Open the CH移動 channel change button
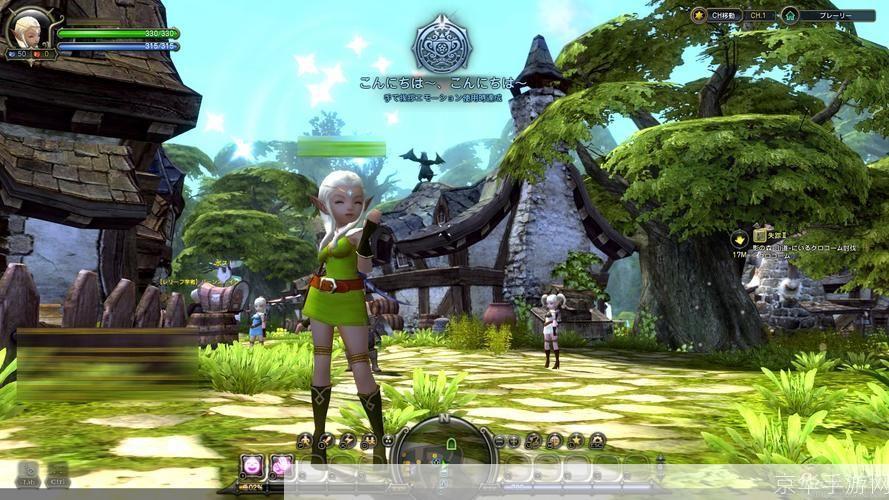This screenshot has height=500, width=889. click(x=720, y=15)
